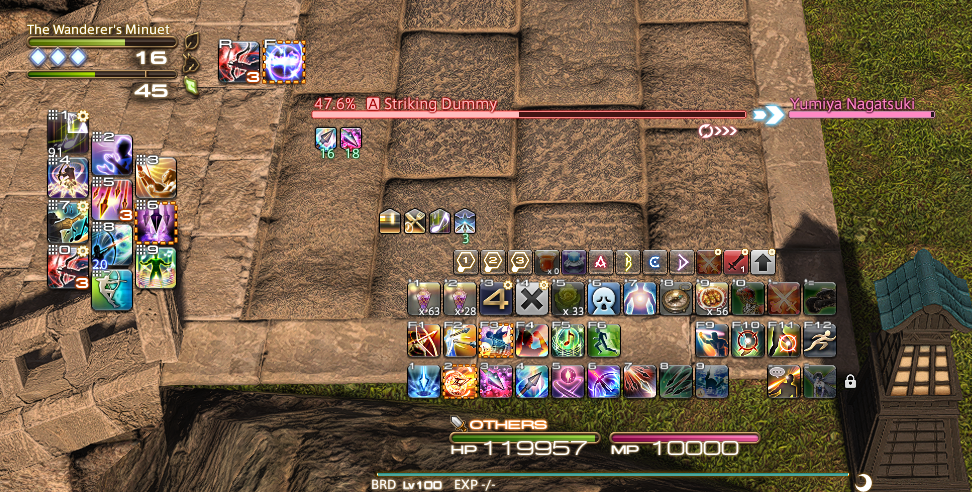
Task: Place waymark A from the marker bar
Action: tap(600, 262)
